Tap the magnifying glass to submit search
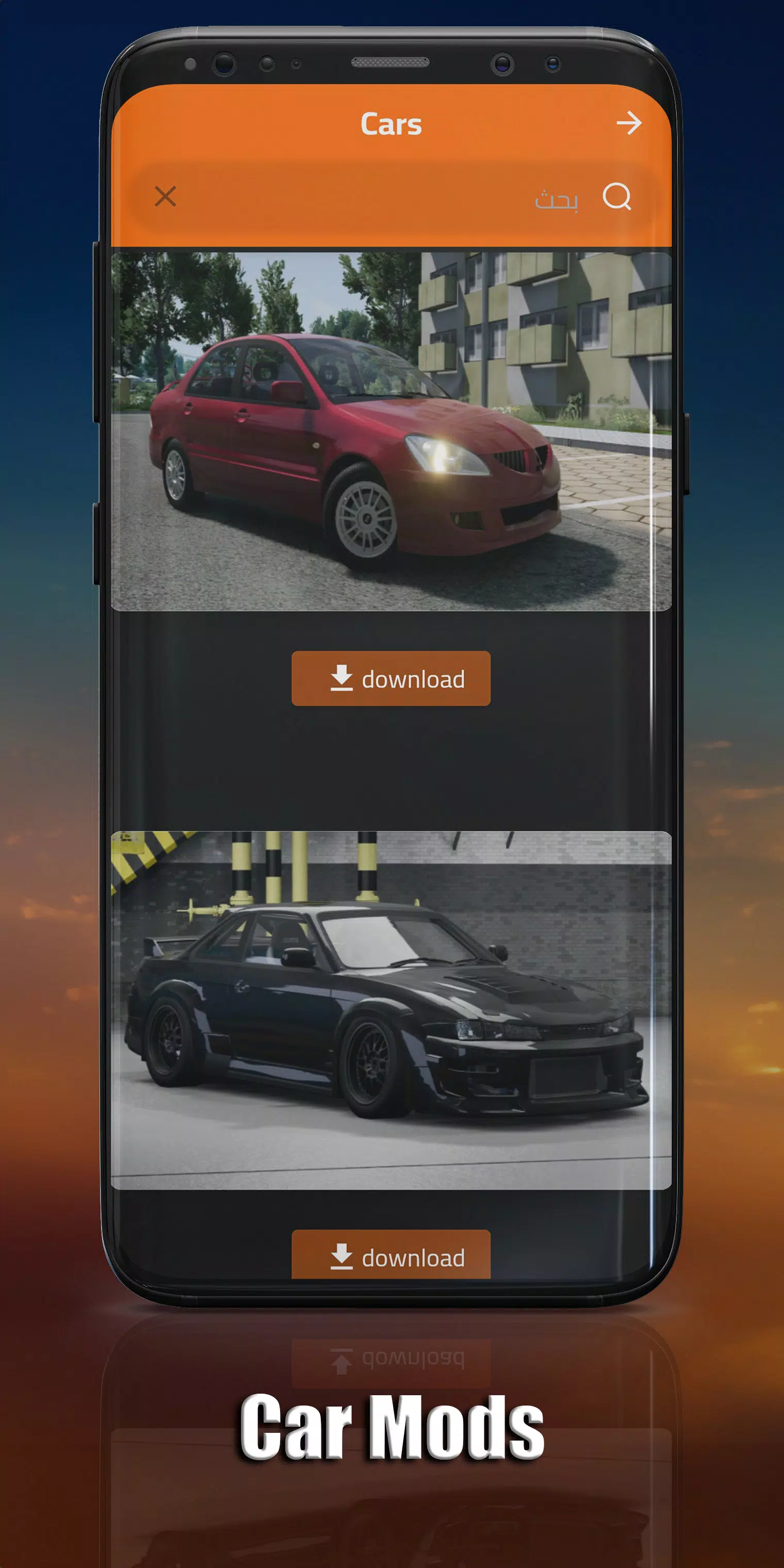 618,197
